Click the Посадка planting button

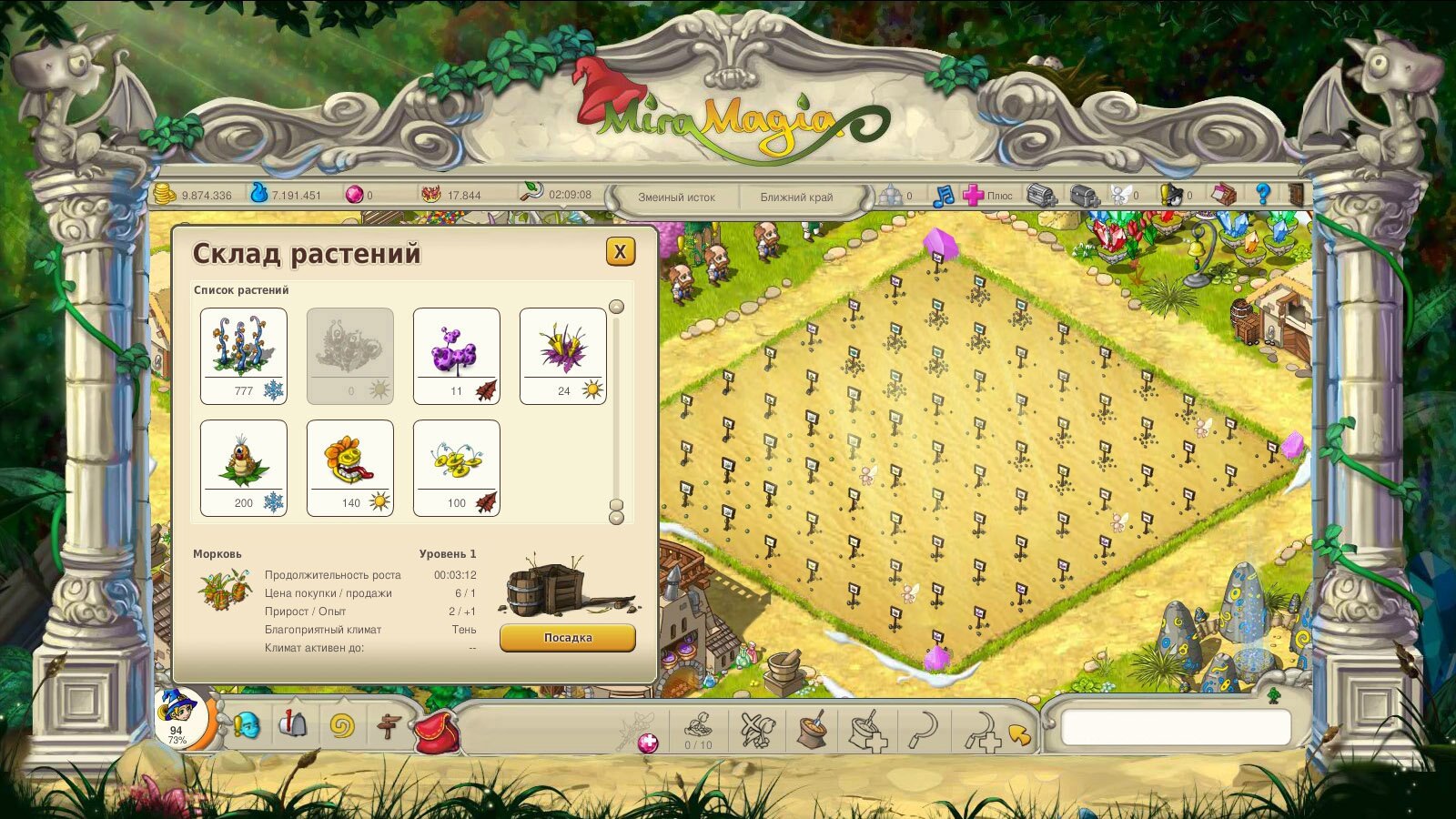567,638
